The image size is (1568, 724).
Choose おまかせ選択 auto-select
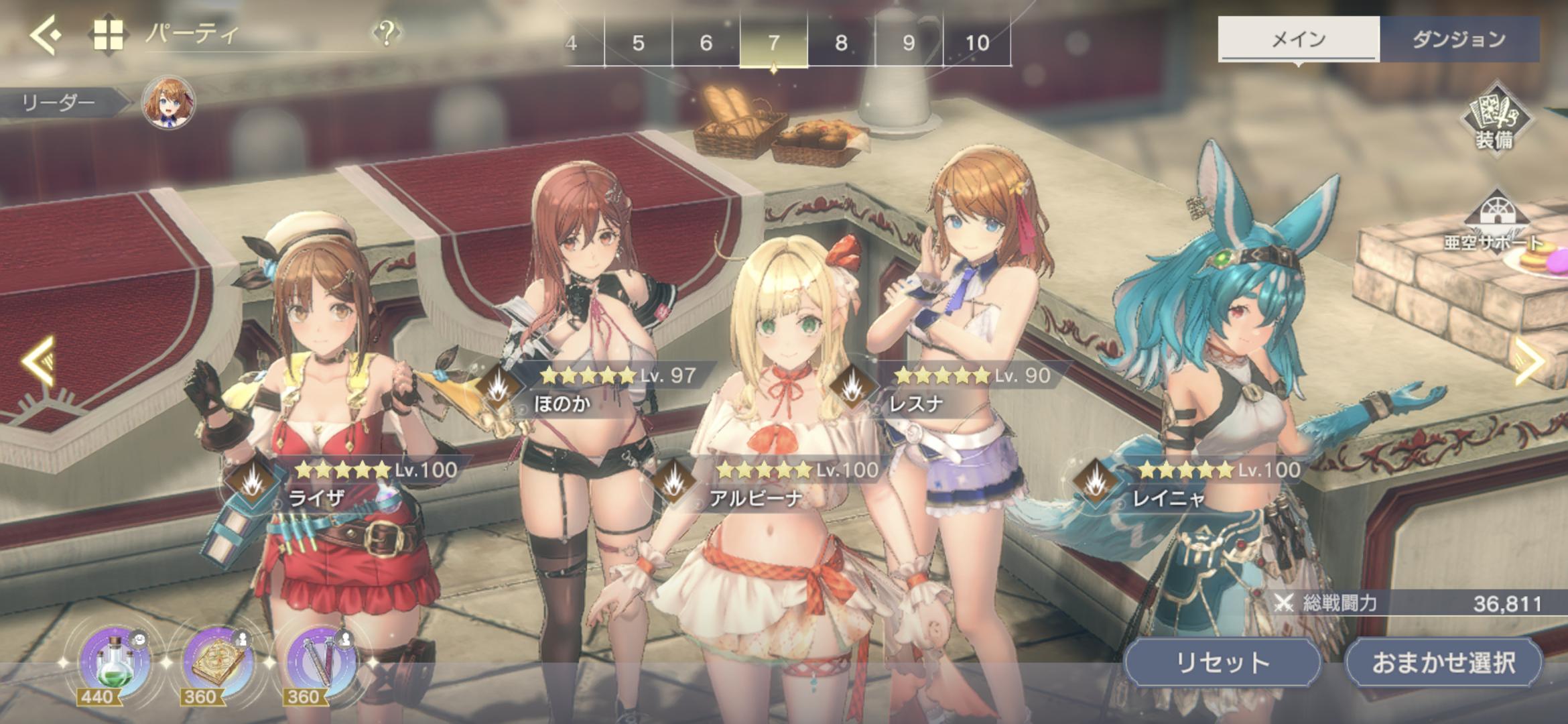pos(1443,662)
